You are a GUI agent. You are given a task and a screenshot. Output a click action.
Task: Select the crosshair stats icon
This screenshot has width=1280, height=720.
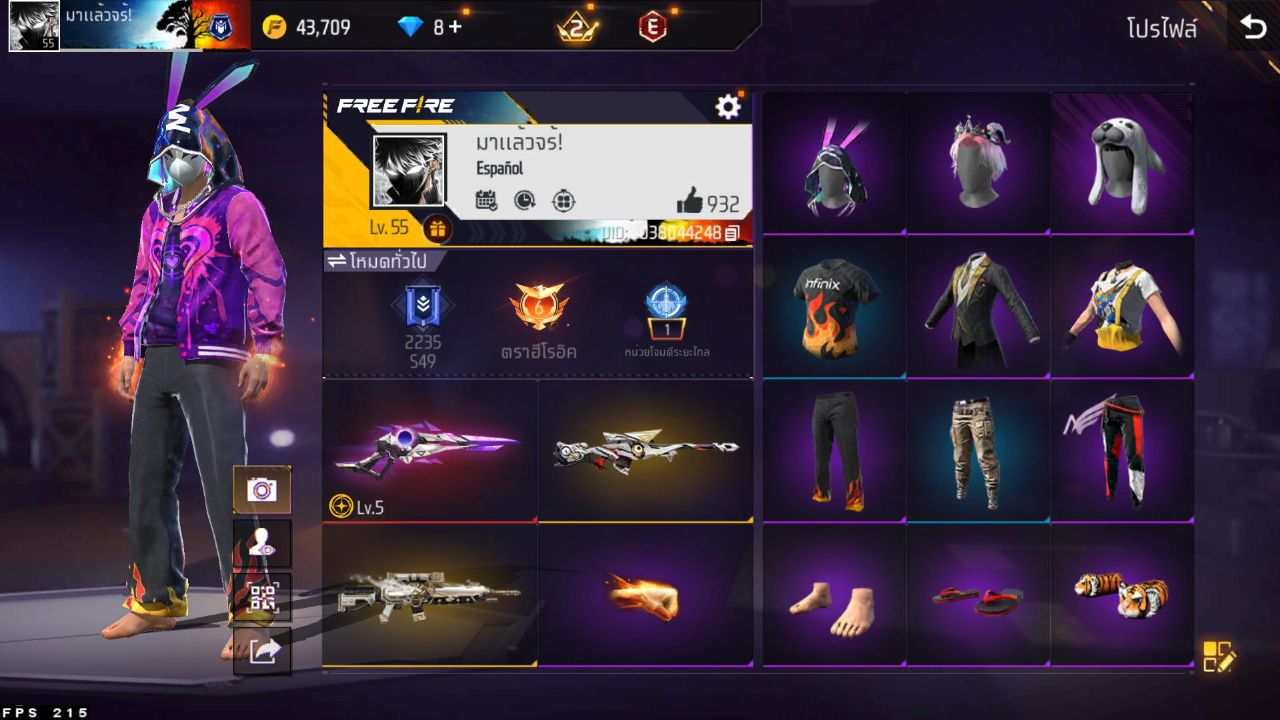[x=563, y=200]
